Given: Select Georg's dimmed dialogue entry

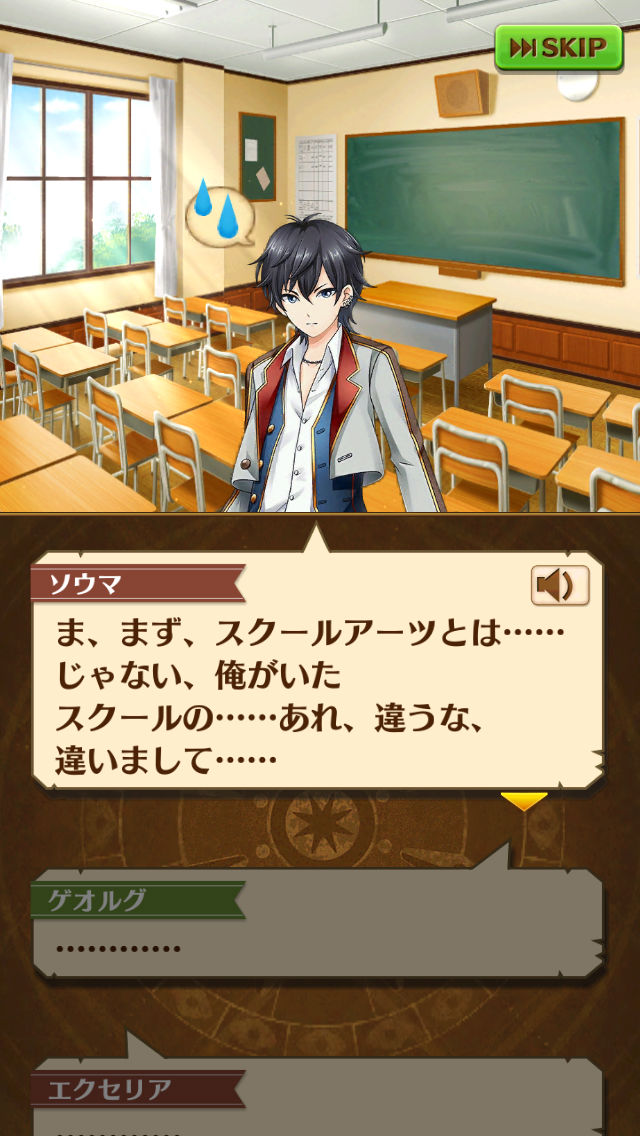Looking at the screenshot, I should click(318, 930).
